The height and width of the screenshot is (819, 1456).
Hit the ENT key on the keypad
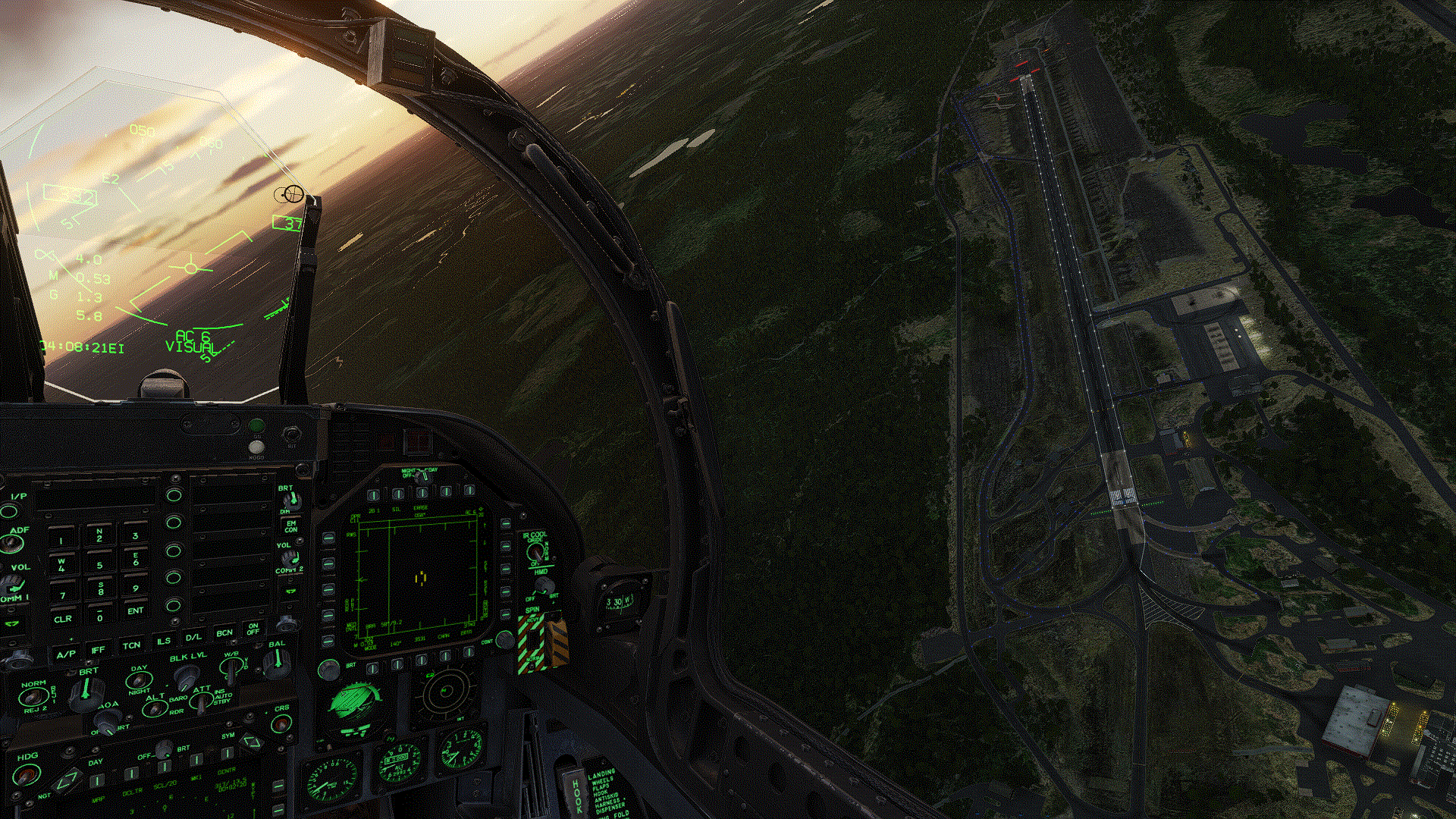(x=135, y=610)
